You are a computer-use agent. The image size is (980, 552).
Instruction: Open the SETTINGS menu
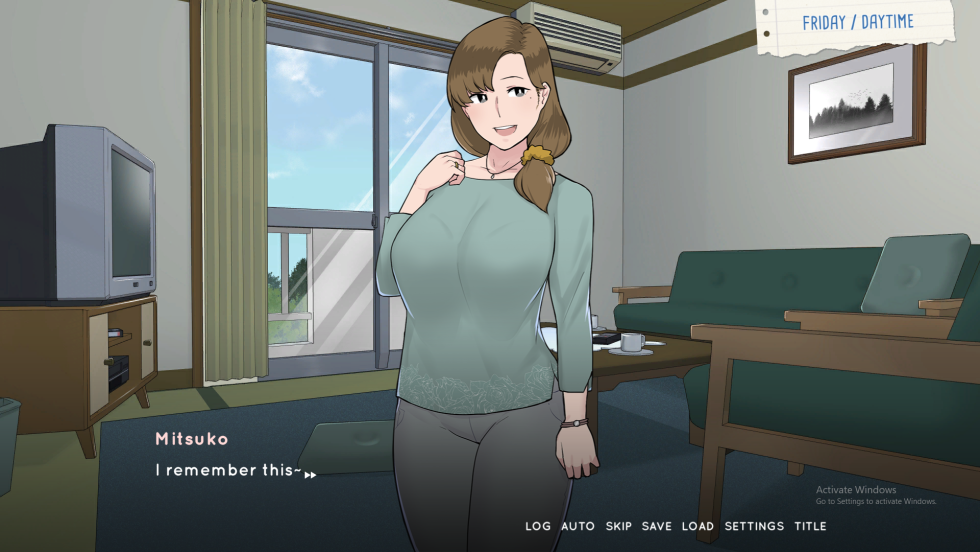[754, 526]
